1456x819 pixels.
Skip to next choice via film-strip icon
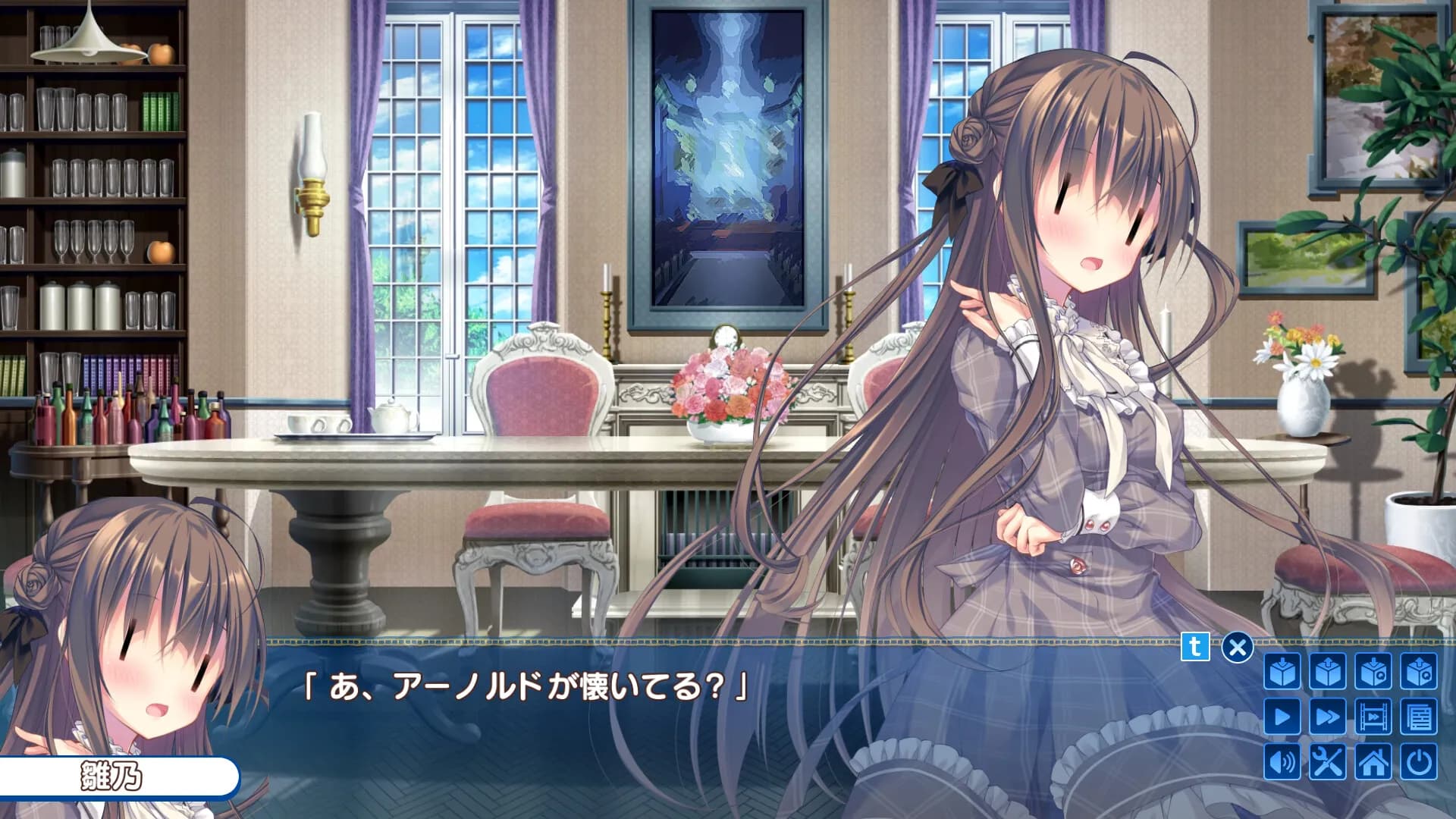(1373, 716)
